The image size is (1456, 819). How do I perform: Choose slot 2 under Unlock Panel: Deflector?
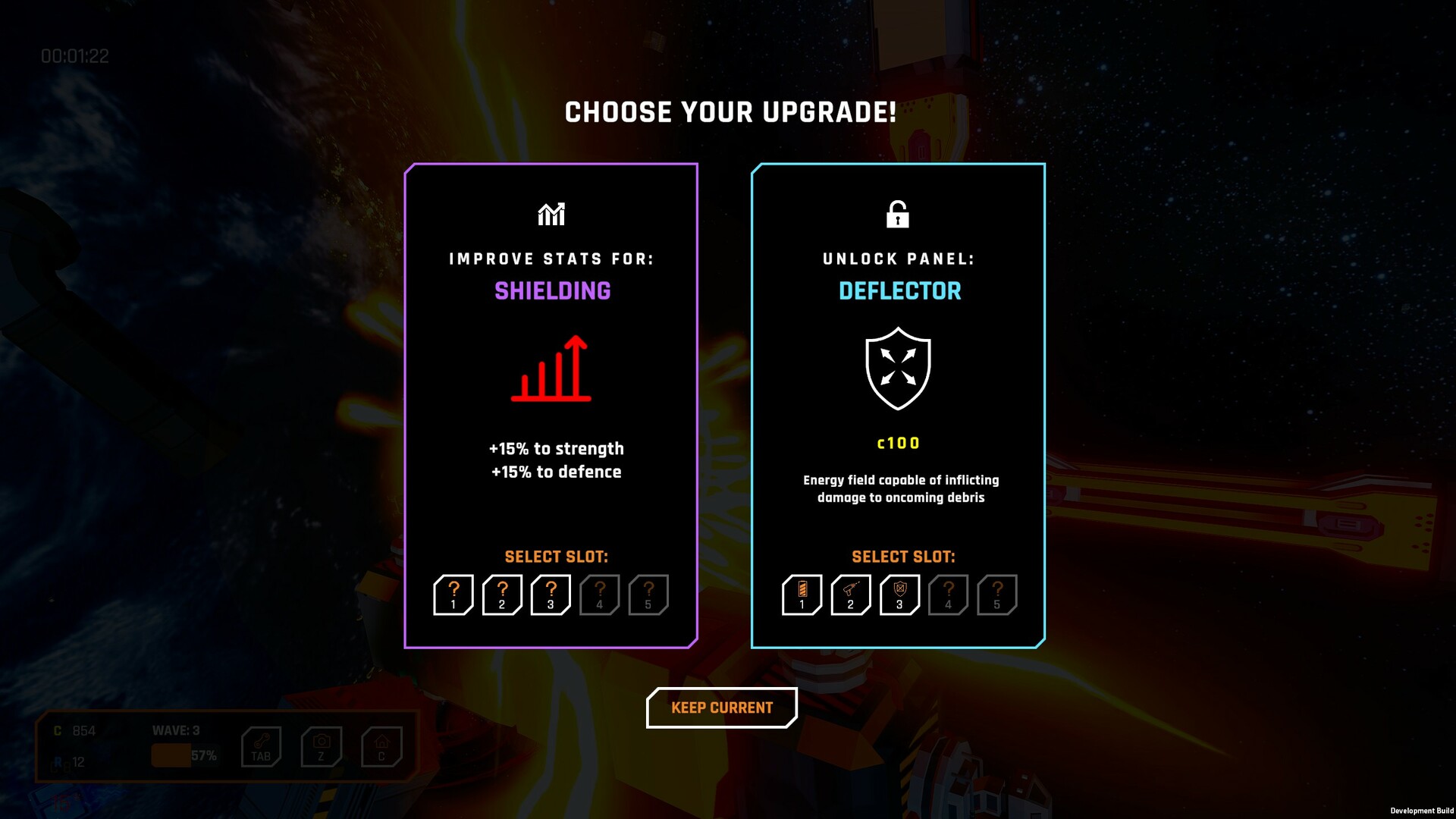(x=850, y=595)
